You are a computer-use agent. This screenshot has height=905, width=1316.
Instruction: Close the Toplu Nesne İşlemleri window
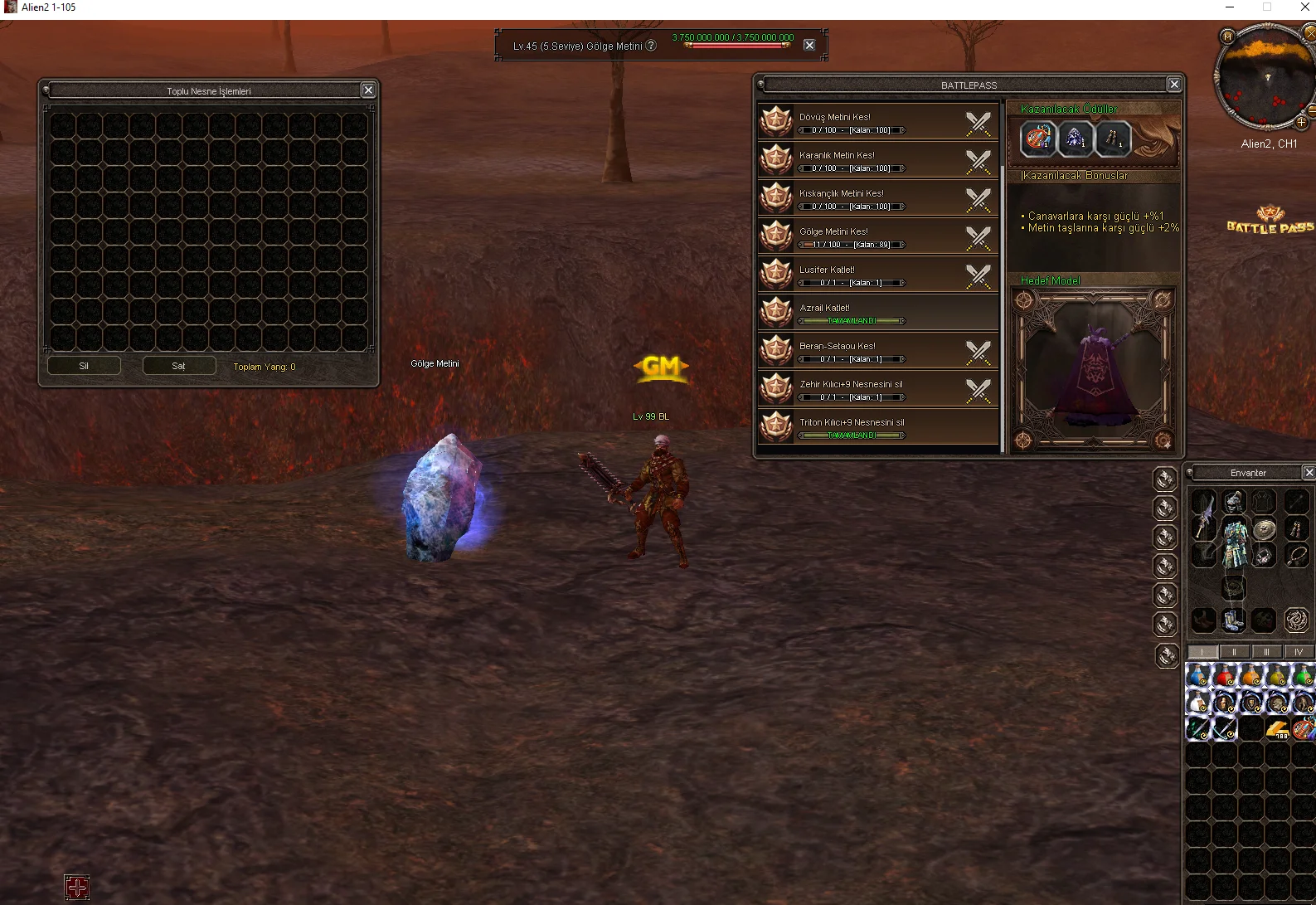[368, 90]
